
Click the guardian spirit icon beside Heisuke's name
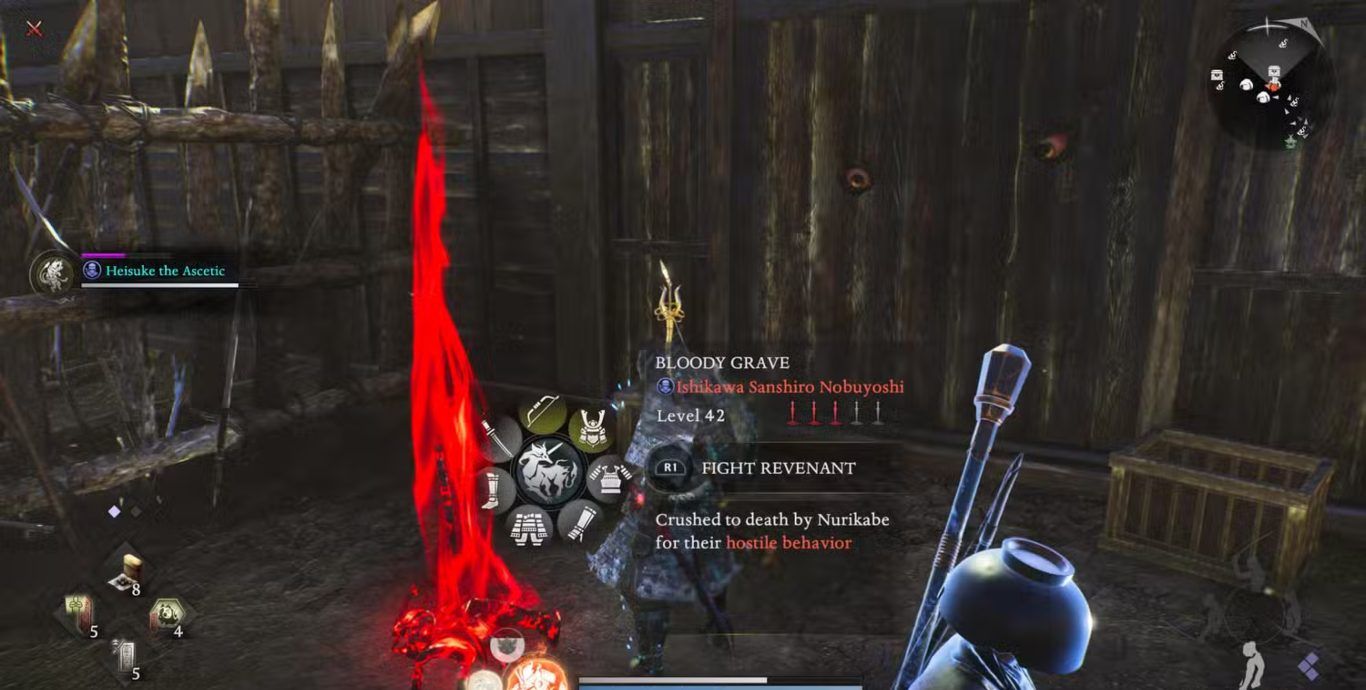click(53, 272)
